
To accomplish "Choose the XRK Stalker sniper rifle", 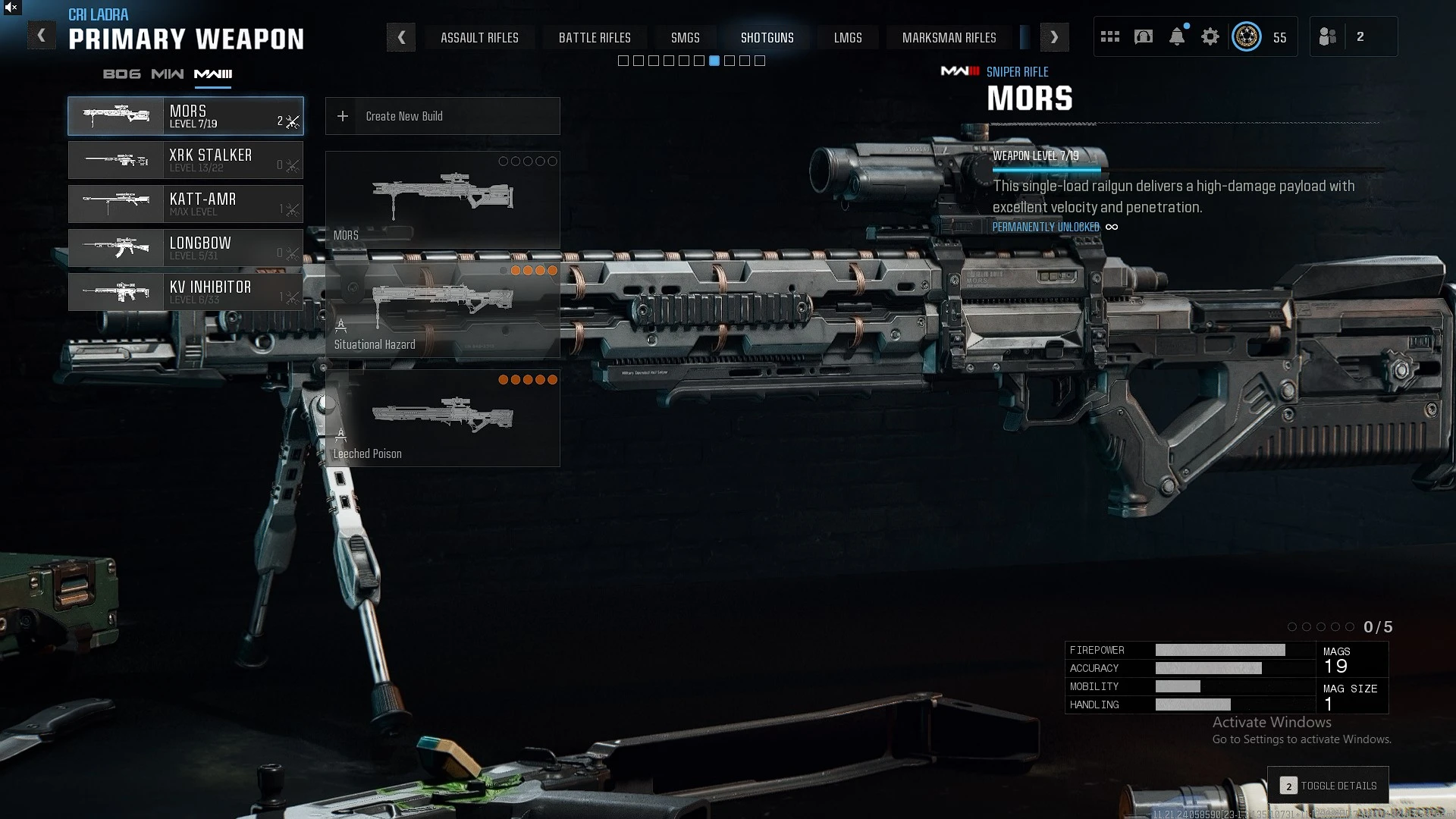I will 186,160.
